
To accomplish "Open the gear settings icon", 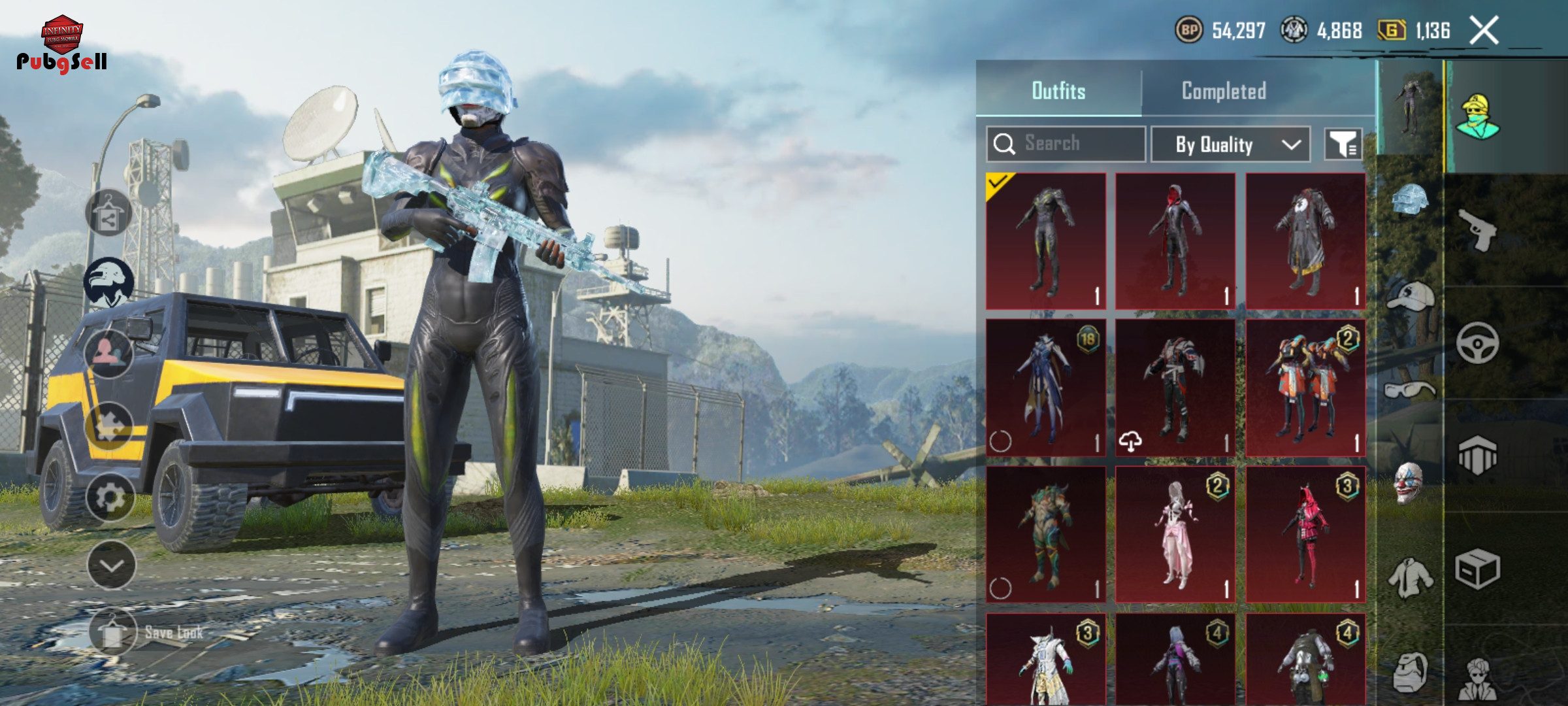I will click(110, 498).
